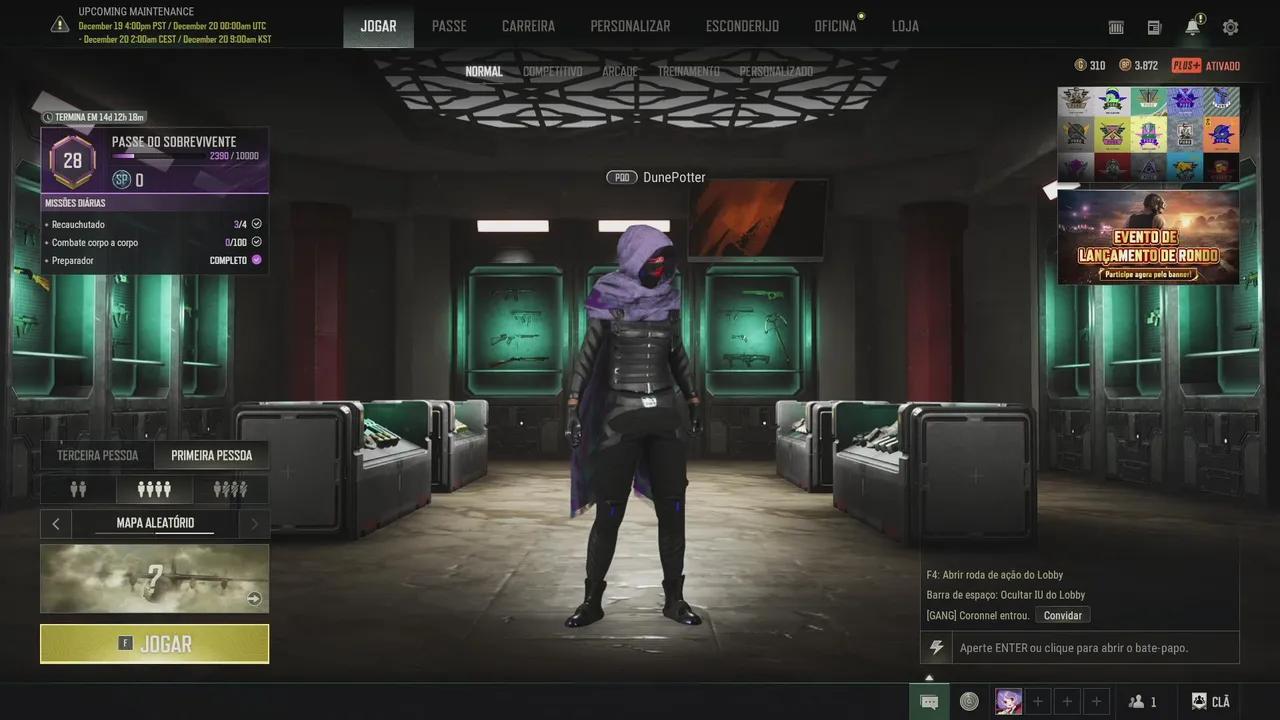Open the CLÃ panel
This screenshot has width=1280, height=720.
(1210, 701)
